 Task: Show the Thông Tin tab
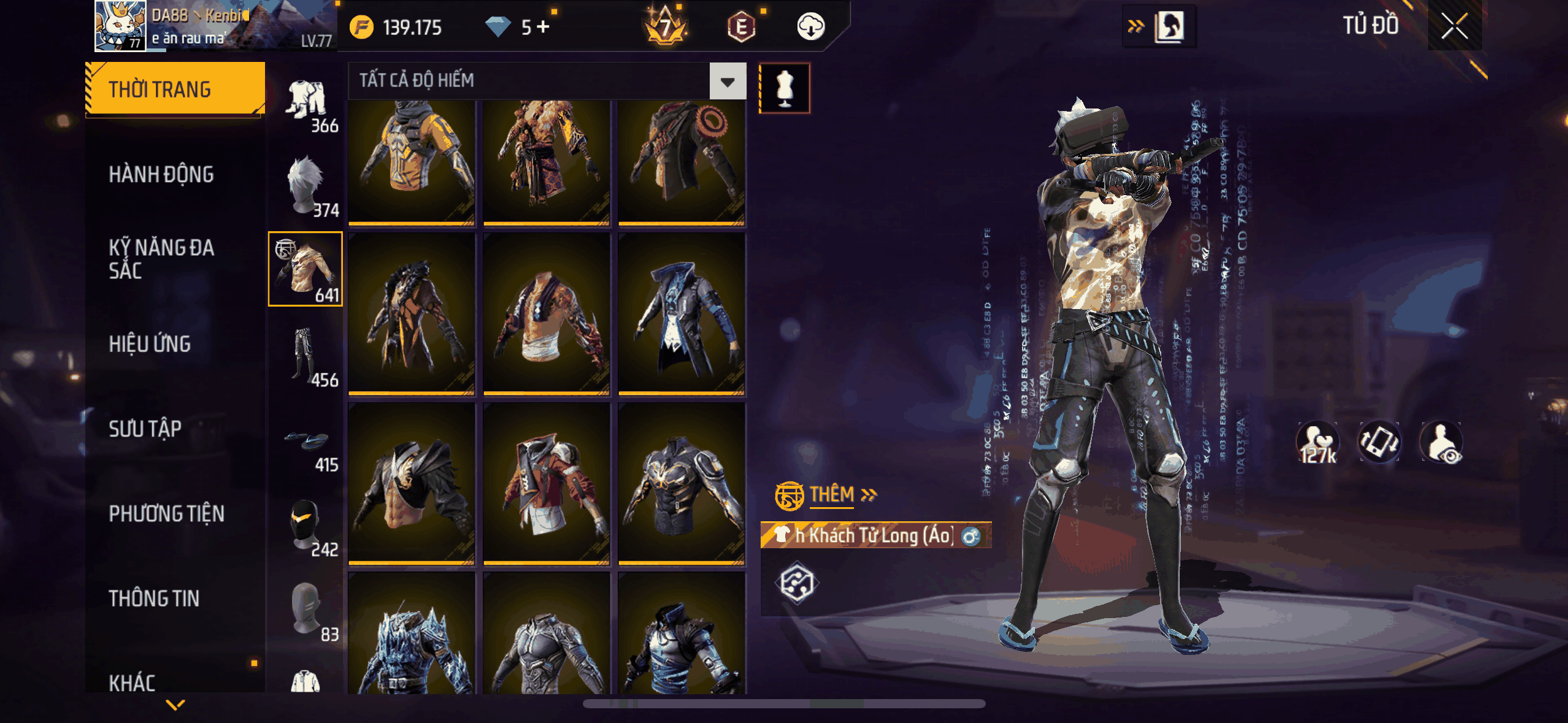(x=154, y=598)
